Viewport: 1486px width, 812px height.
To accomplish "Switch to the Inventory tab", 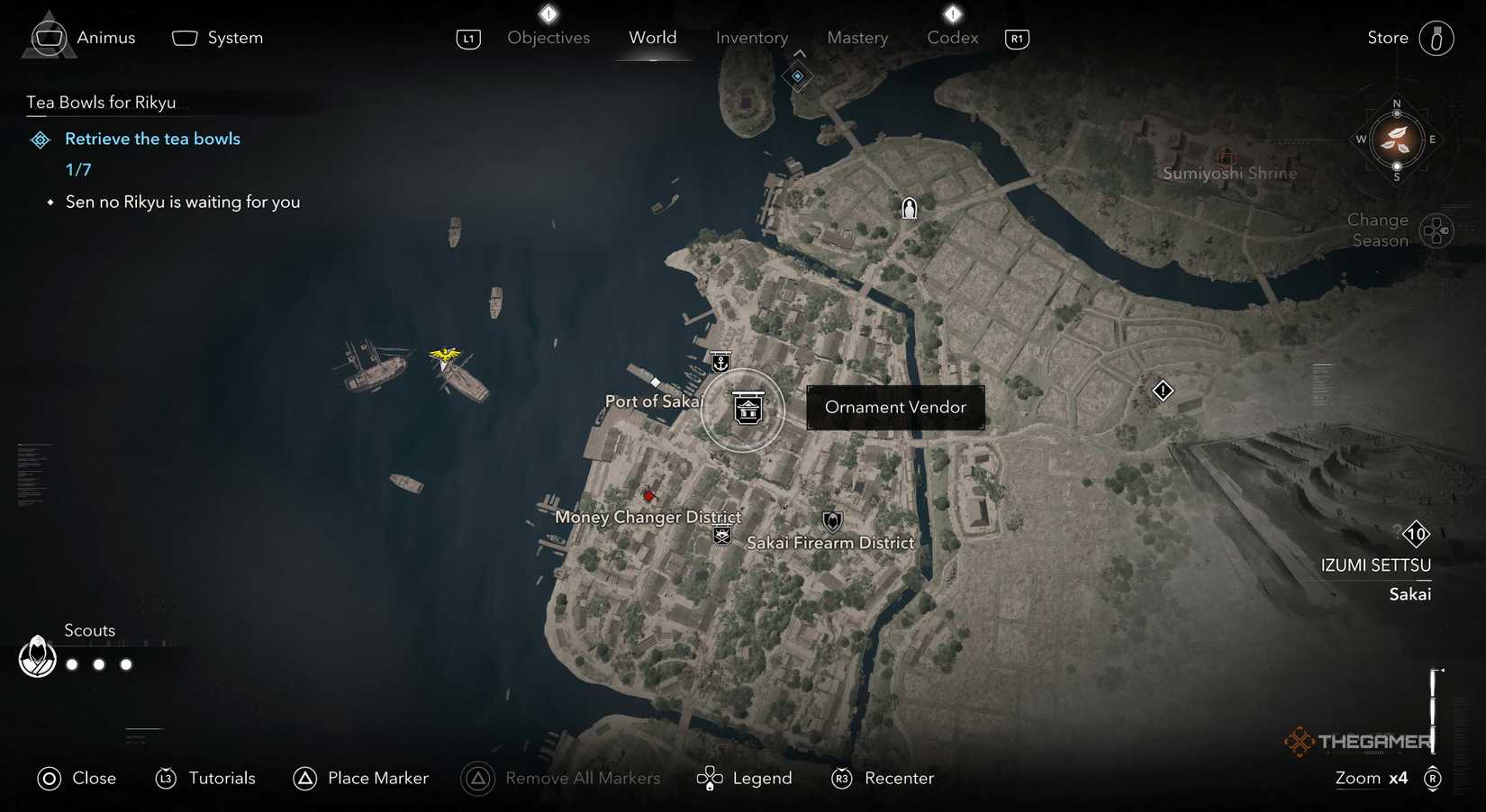I will (752, 38).
